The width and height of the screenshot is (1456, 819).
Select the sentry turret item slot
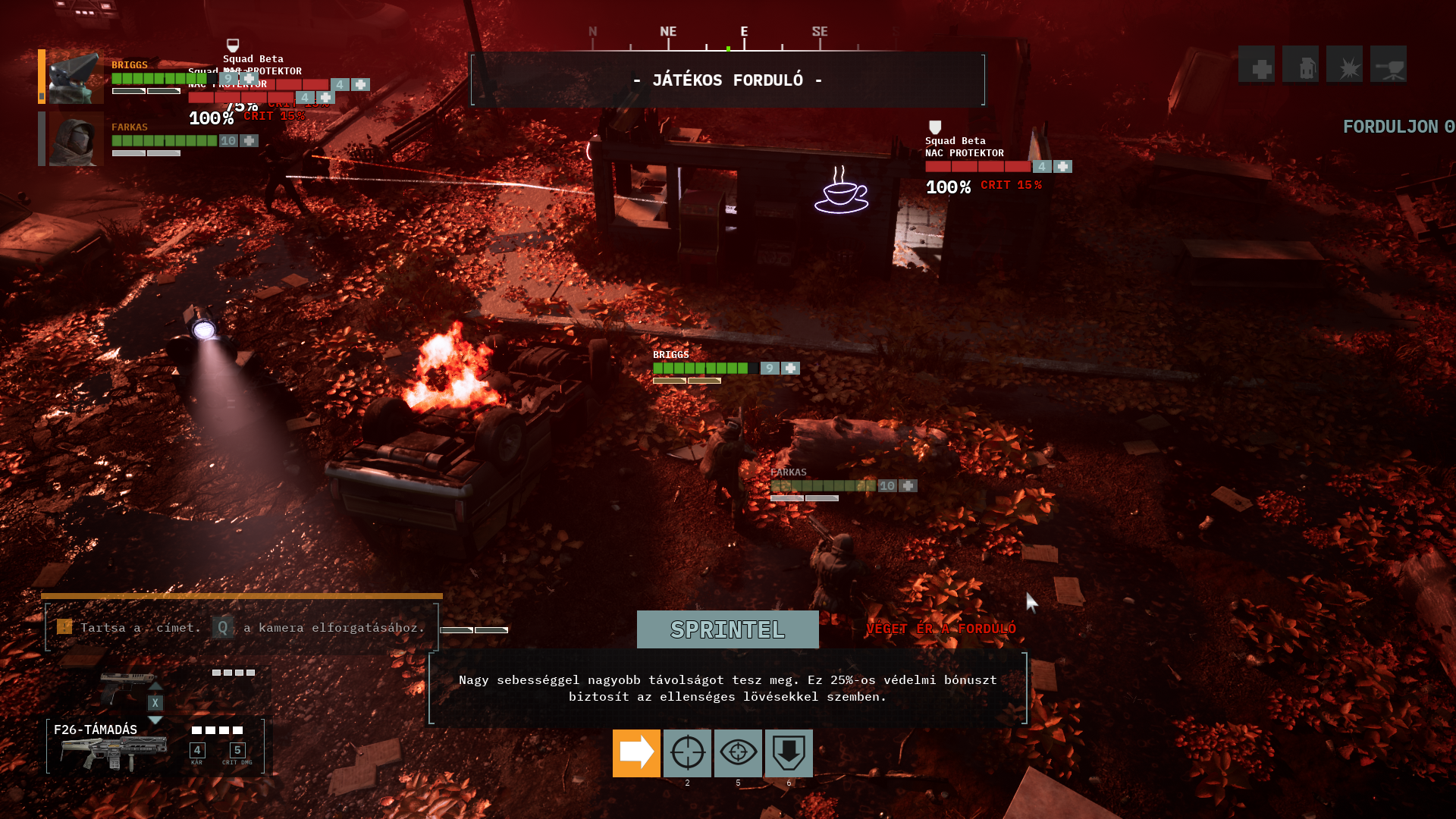pos(1389,64)
